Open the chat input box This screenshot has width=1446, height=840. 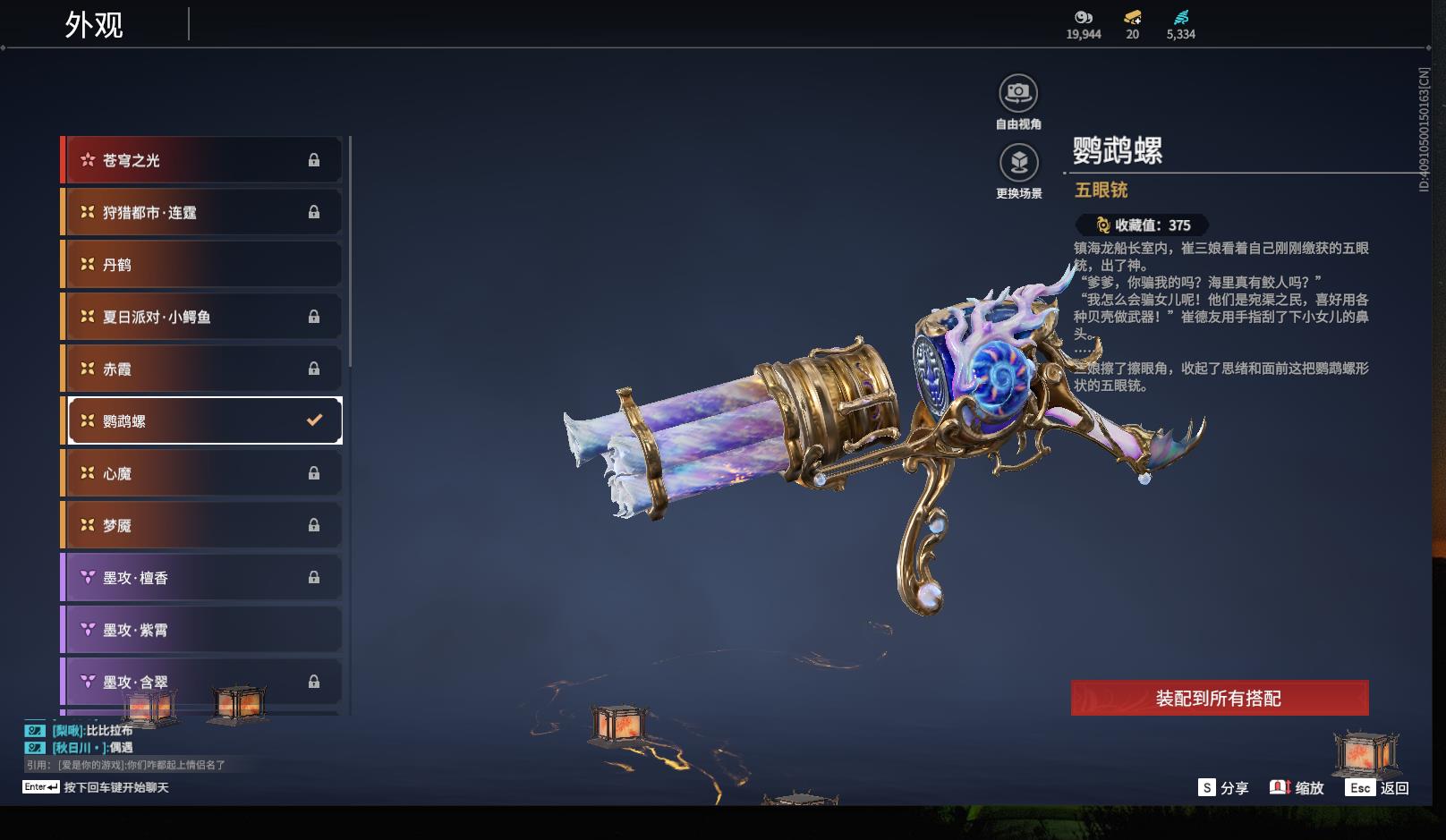tap(116, 787)
